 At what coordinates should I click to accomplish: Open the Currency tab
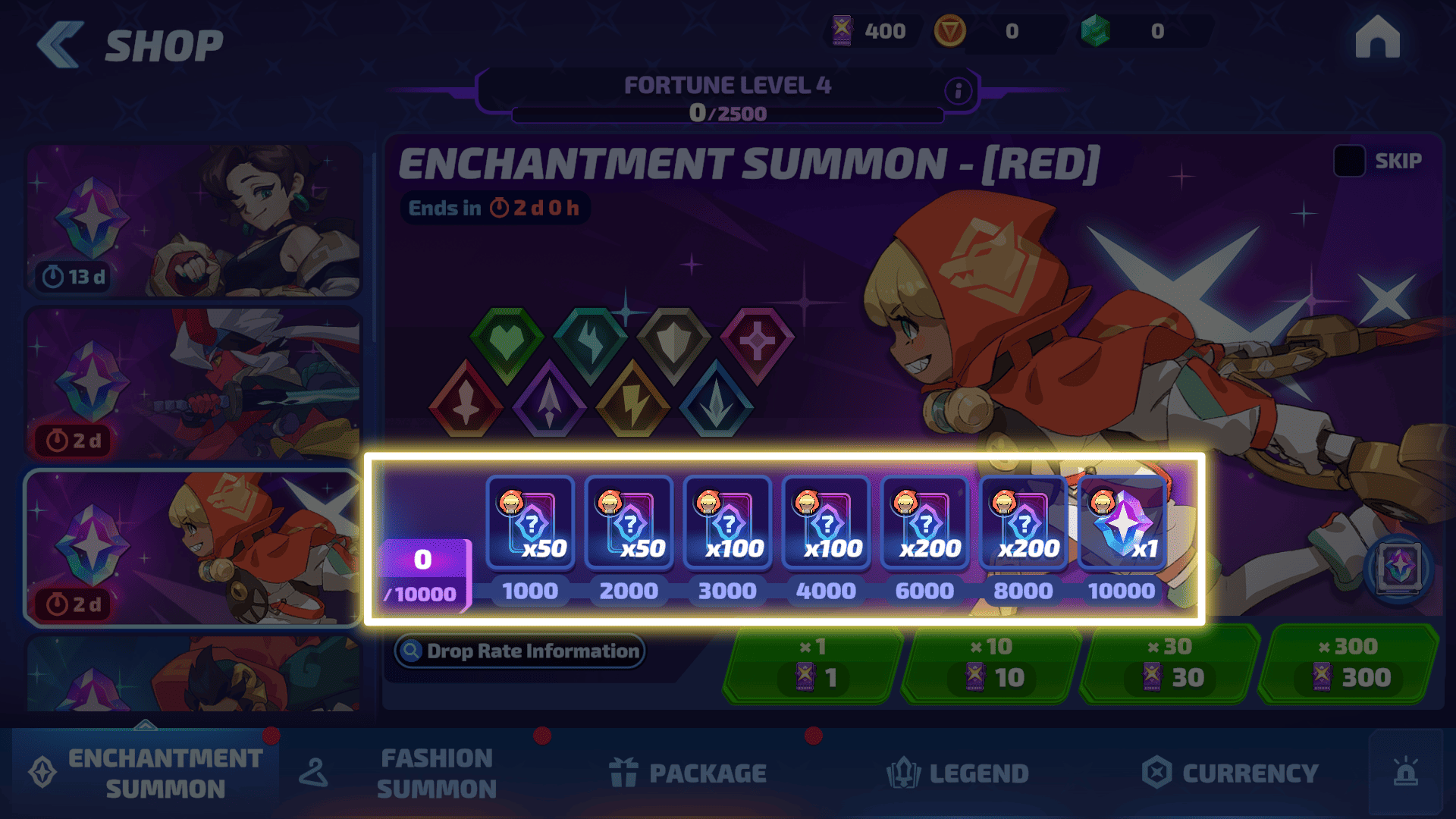click(1230, 773)
